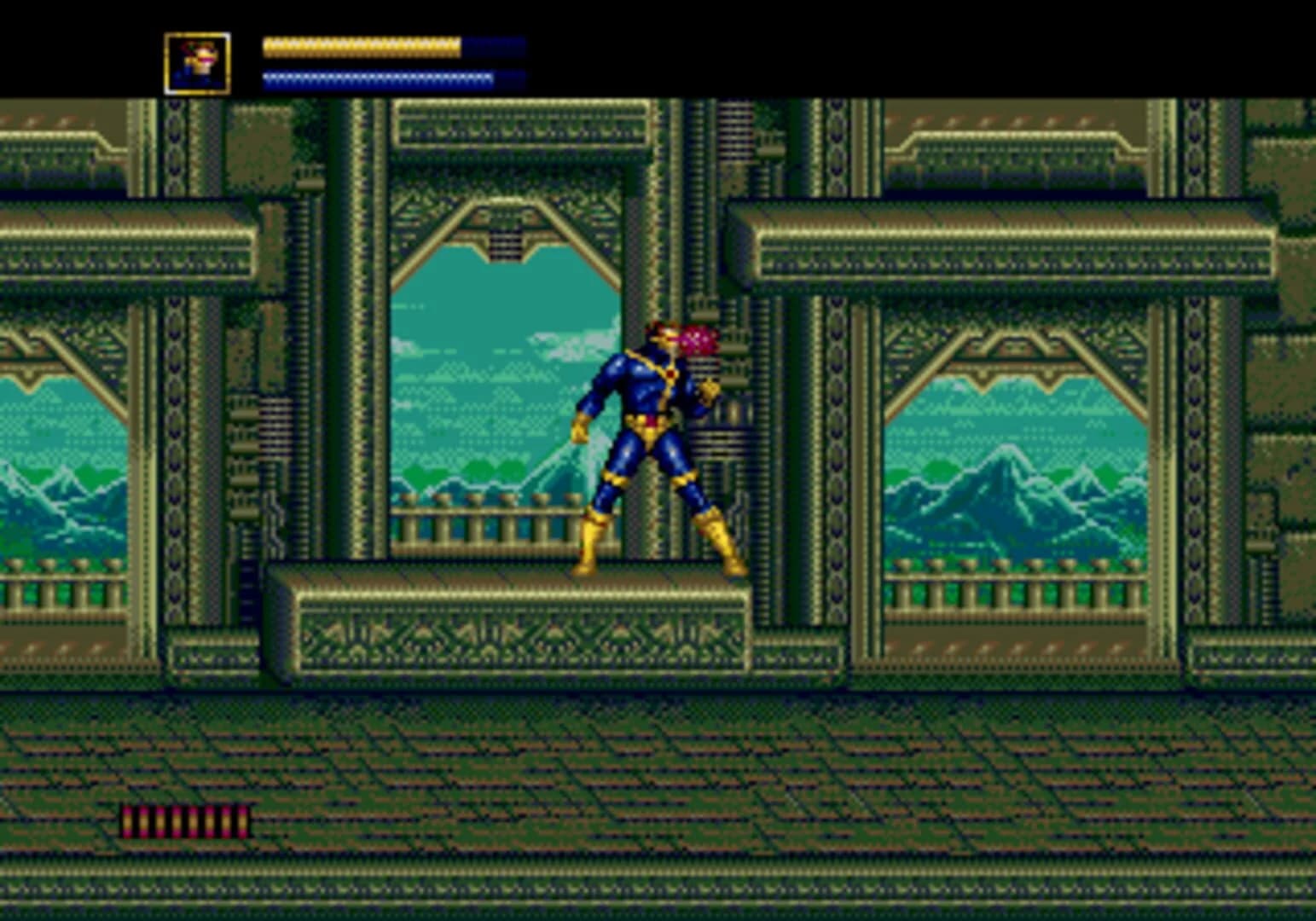Click the blue power bar's striped fill
1316x921 pixels.
point(375,75)
